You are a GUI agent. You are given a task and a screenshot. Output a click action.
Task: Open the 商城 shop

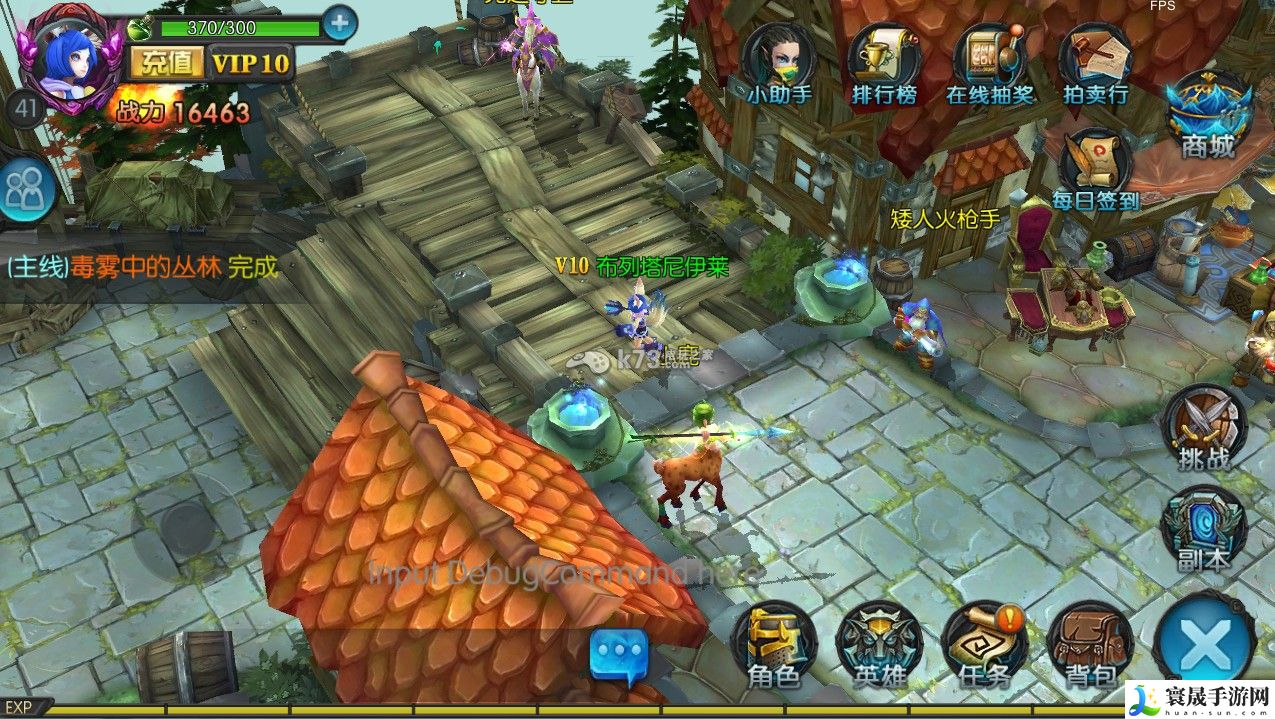point(1208,112)
